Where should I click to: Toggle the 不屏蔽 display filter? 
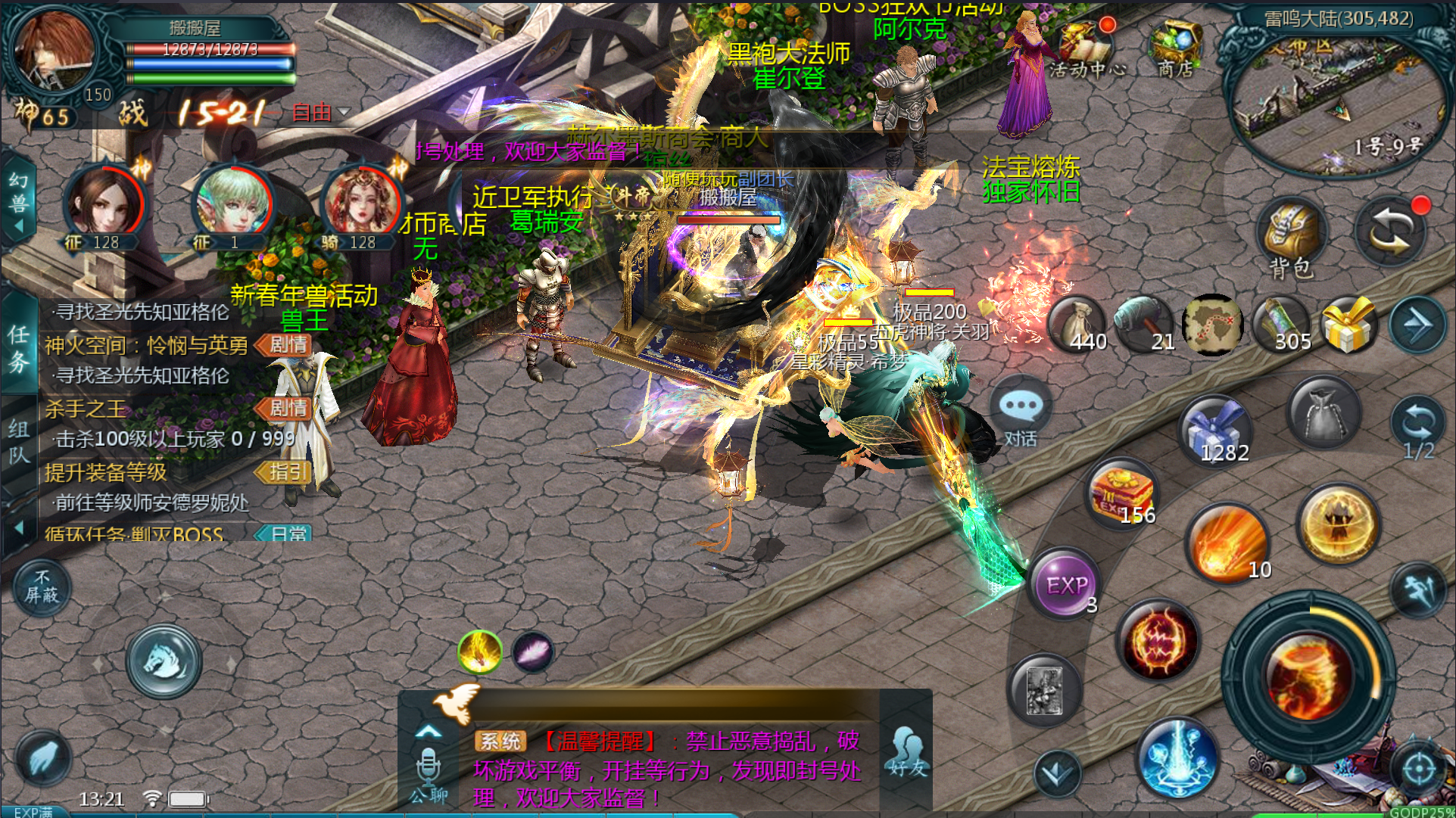pyautogui.click(x=42, y=588)
